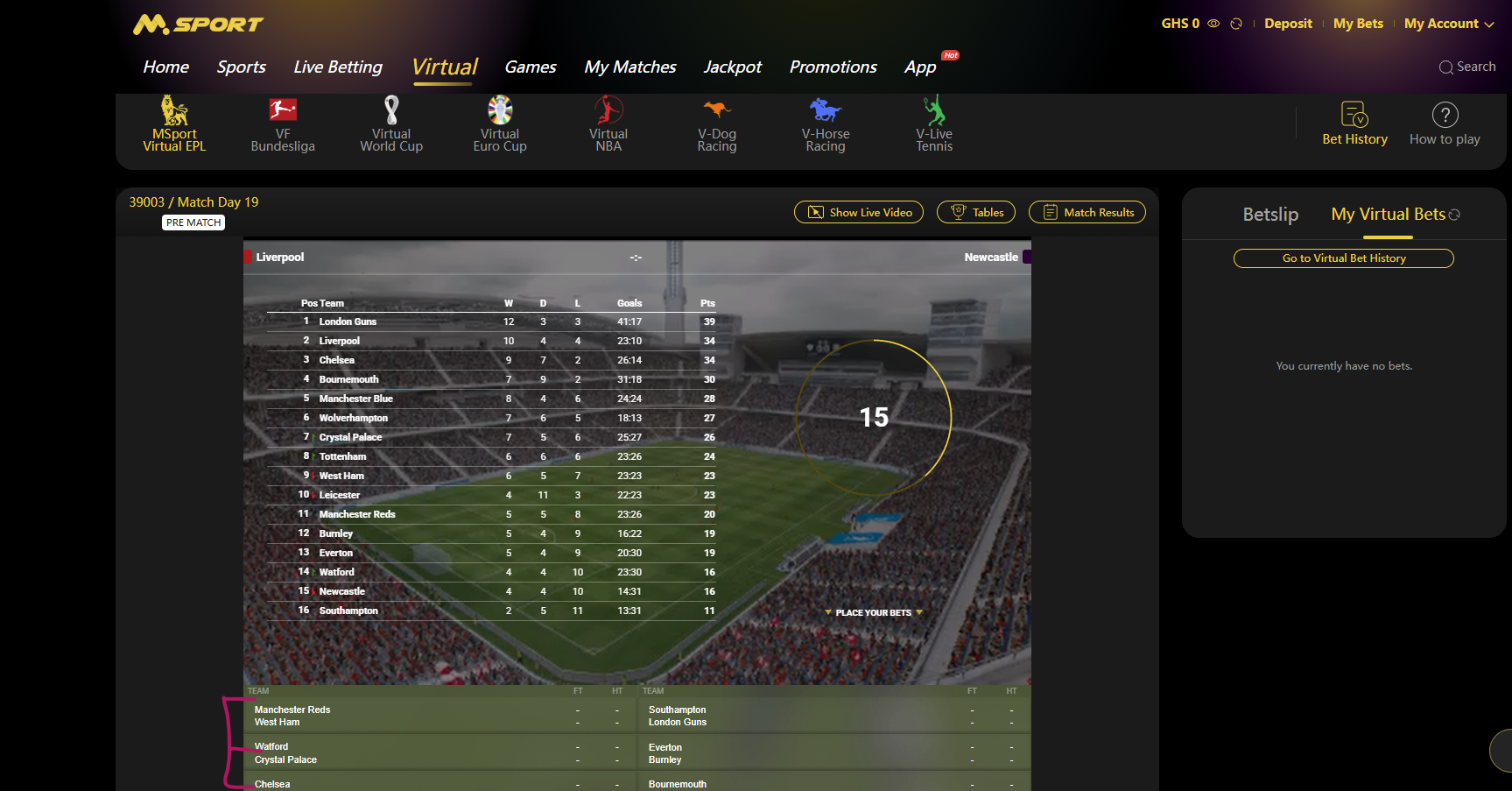Open the Home page
Image resolution: width=1512 pixels, height=791 pixels.
(165, 67)
